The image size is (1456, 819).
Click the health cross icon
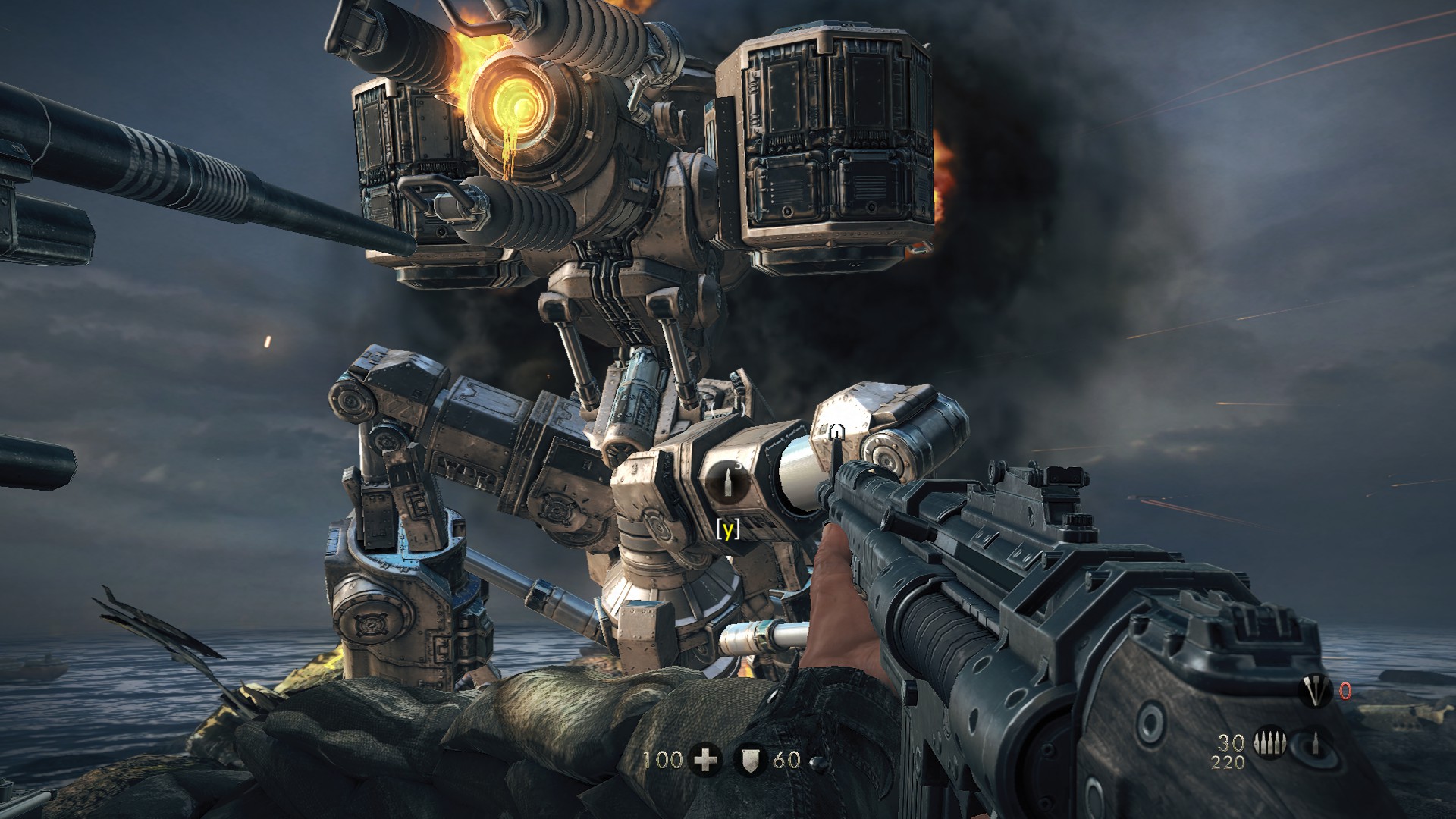(x=704, y=760)
